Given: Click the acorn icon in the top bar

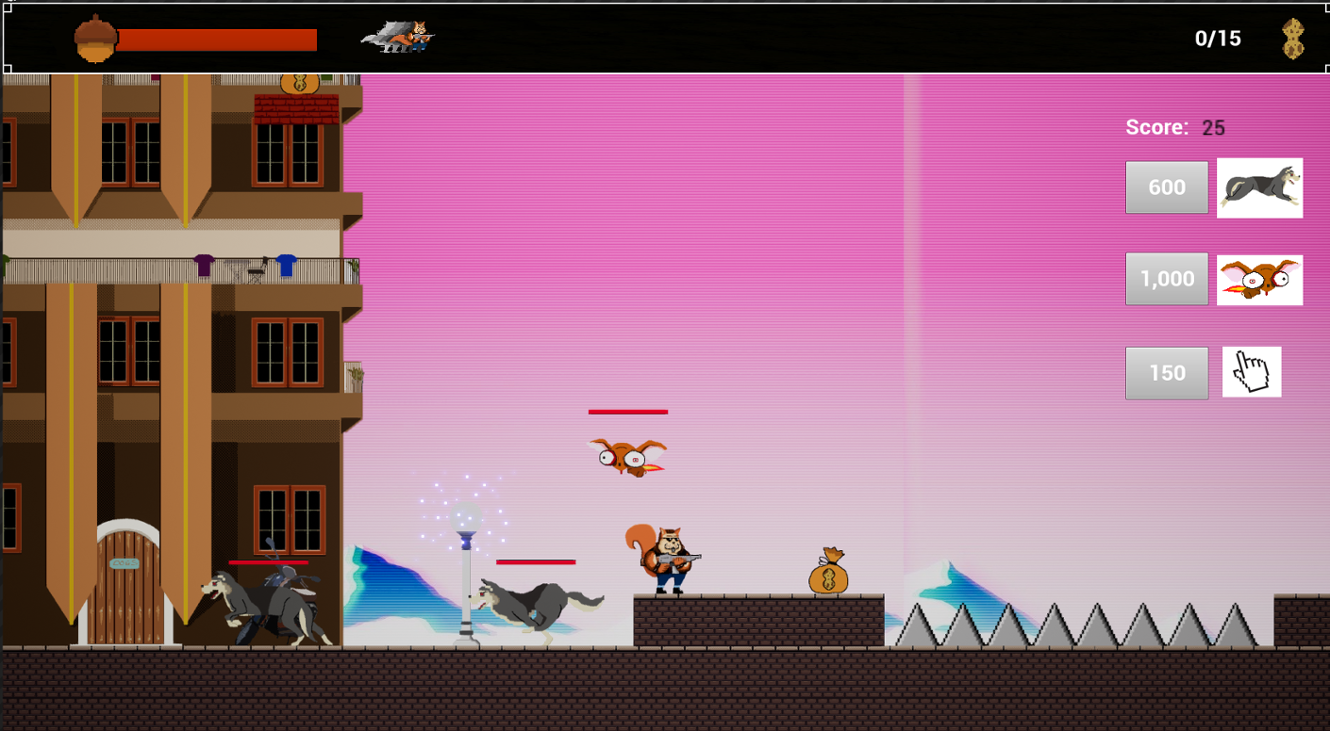Looking at the screenshot, I should pyautogui.click(x=97, y=38).
